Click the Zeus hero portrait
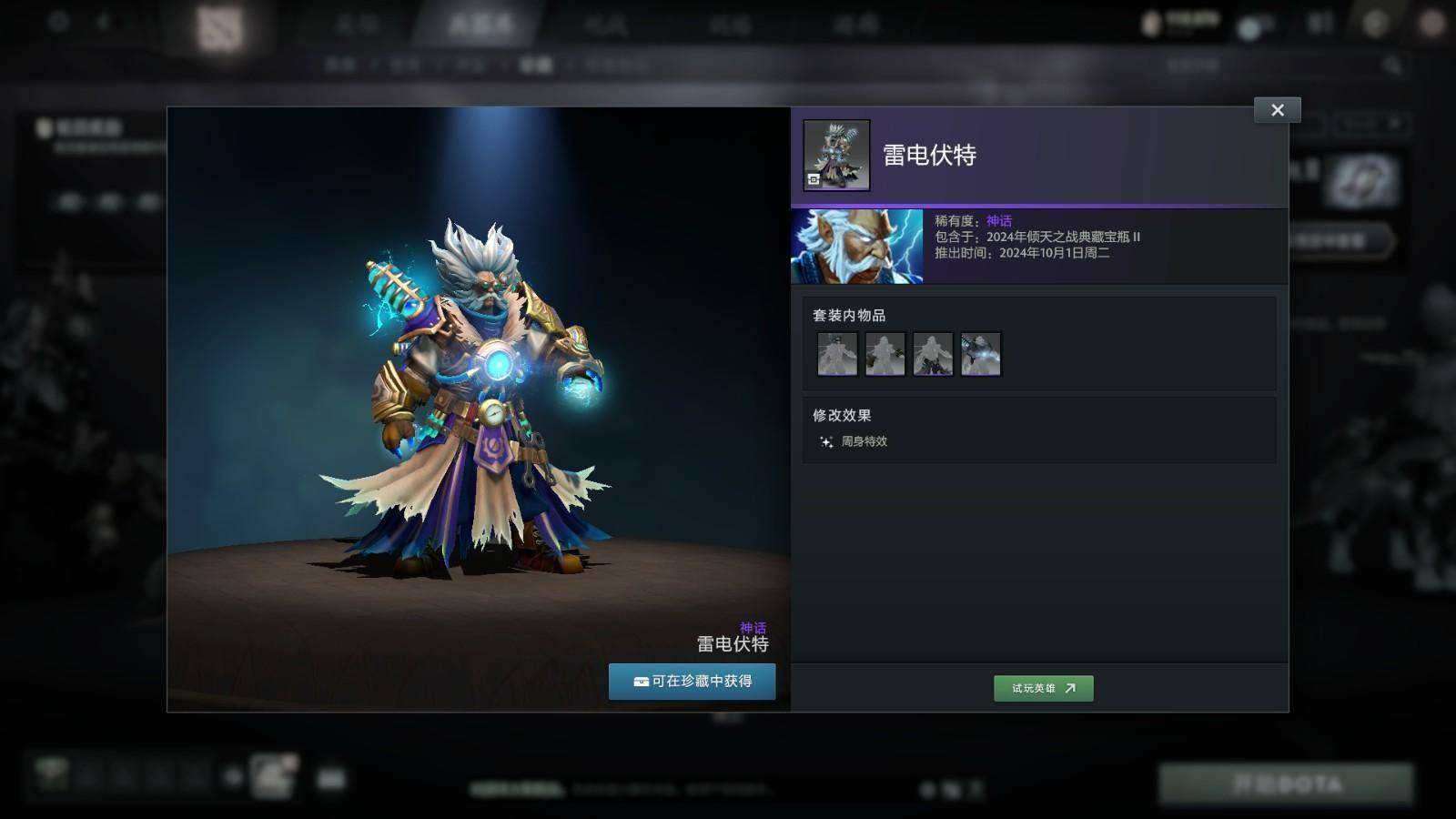1456x819 pixels. click(856, 247)
